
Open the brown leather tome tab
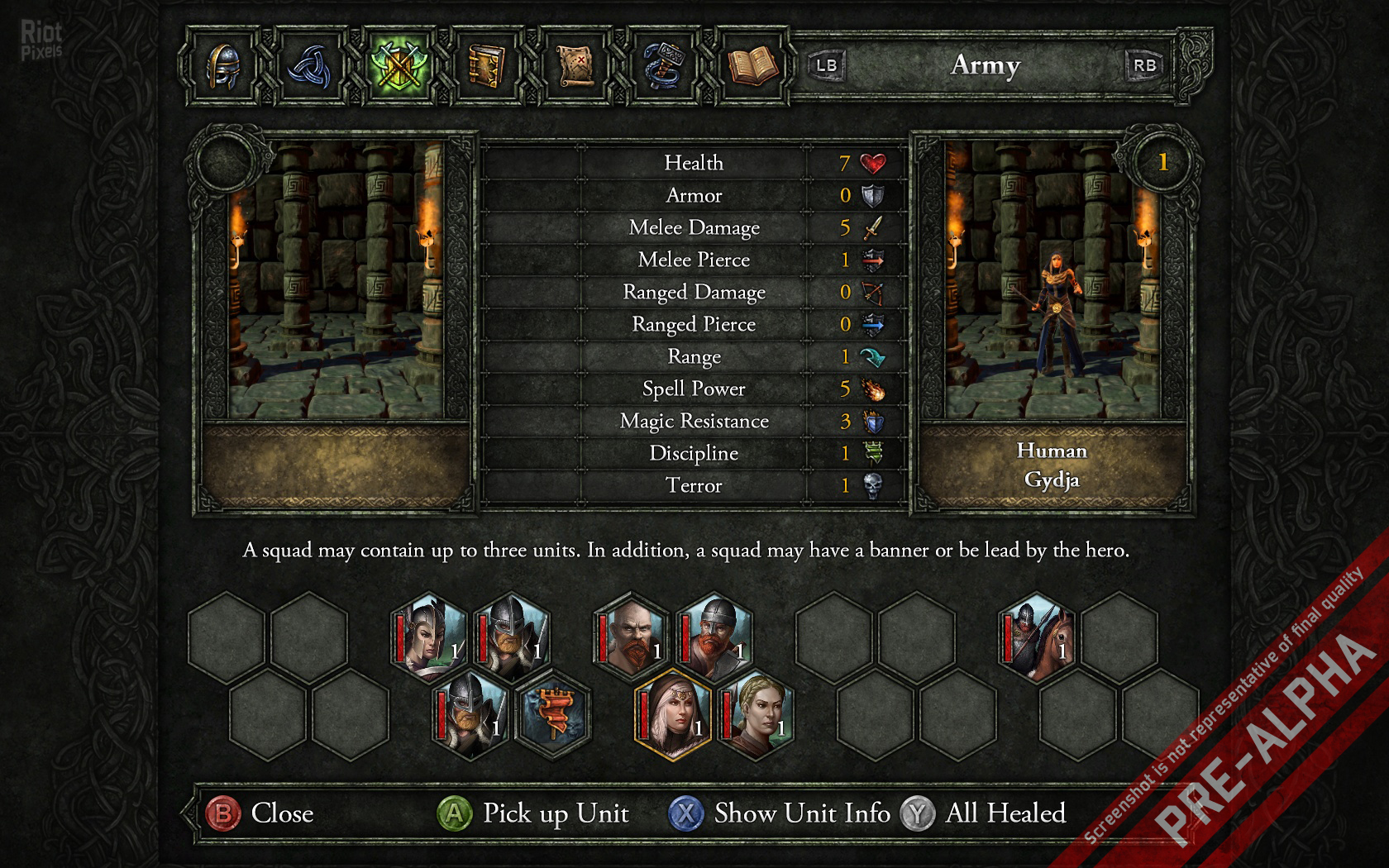(485, 65)
